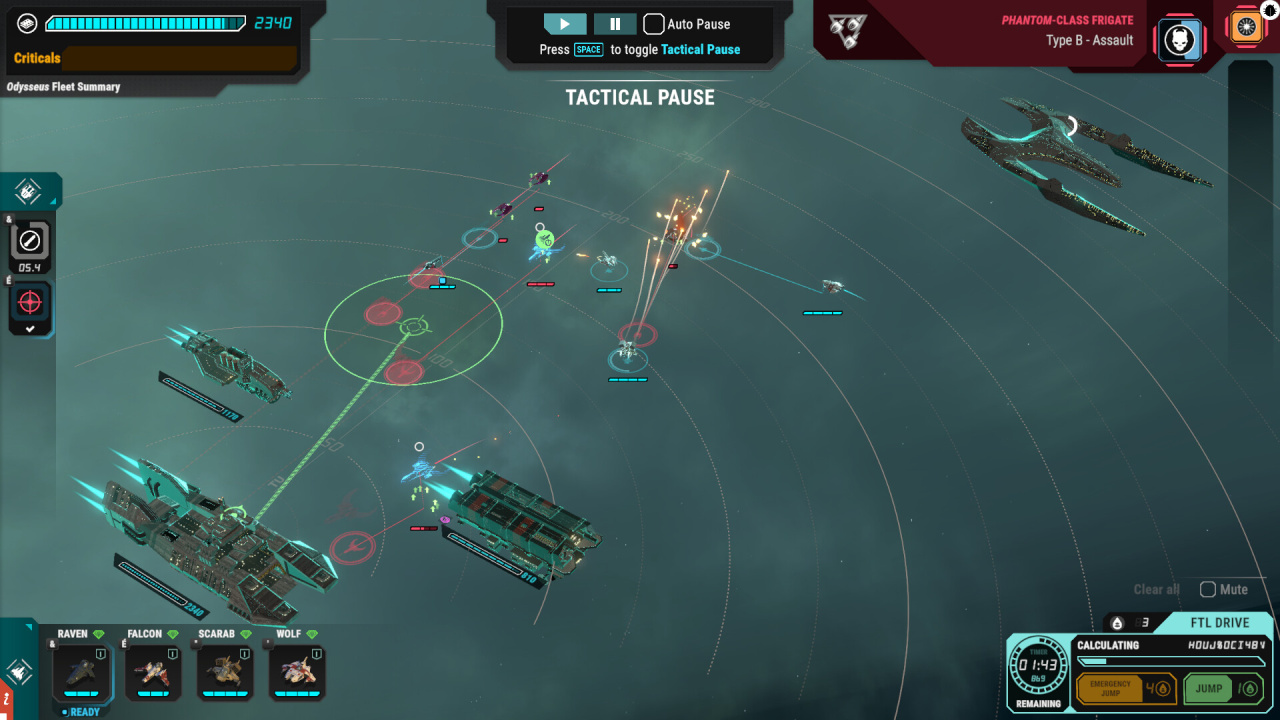Hit the green Jump button
This screenshot has width=1280, height=720.
click(1222, 689)
